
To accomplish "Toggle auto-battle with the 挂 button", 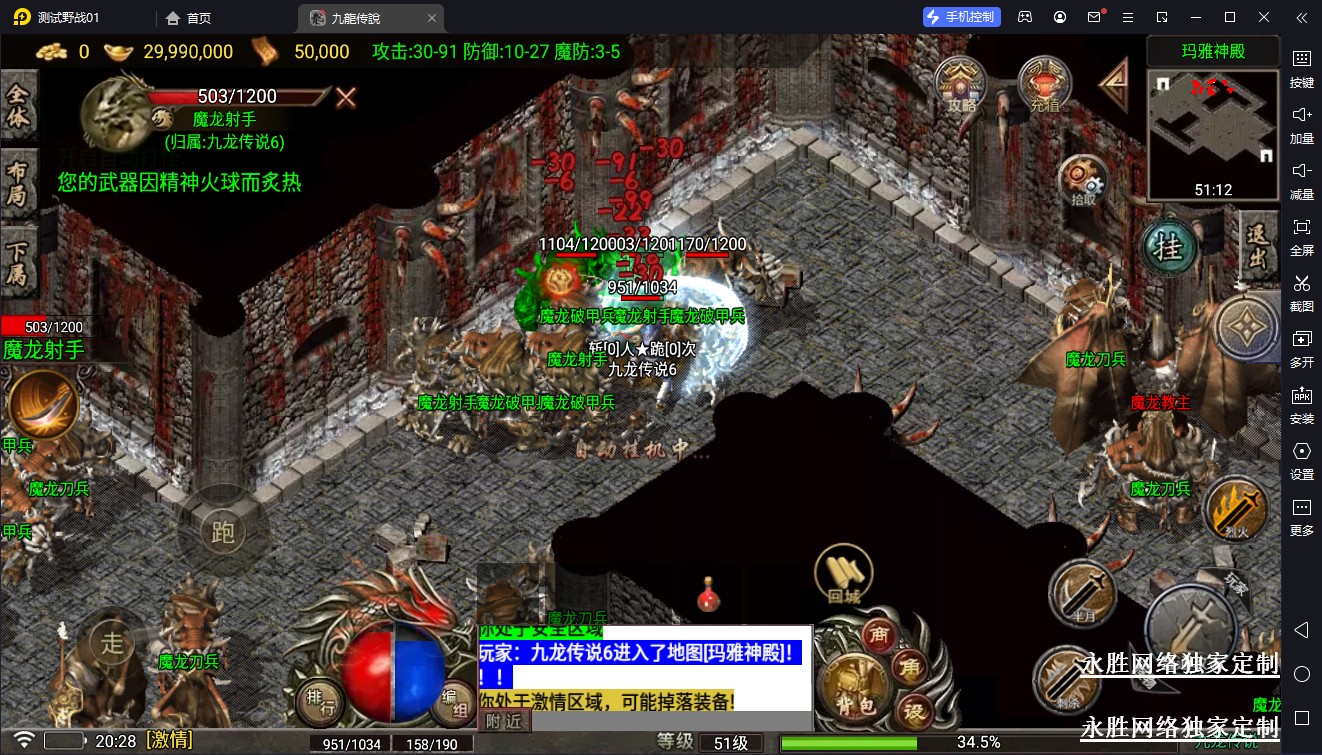I will point(1169,247).
